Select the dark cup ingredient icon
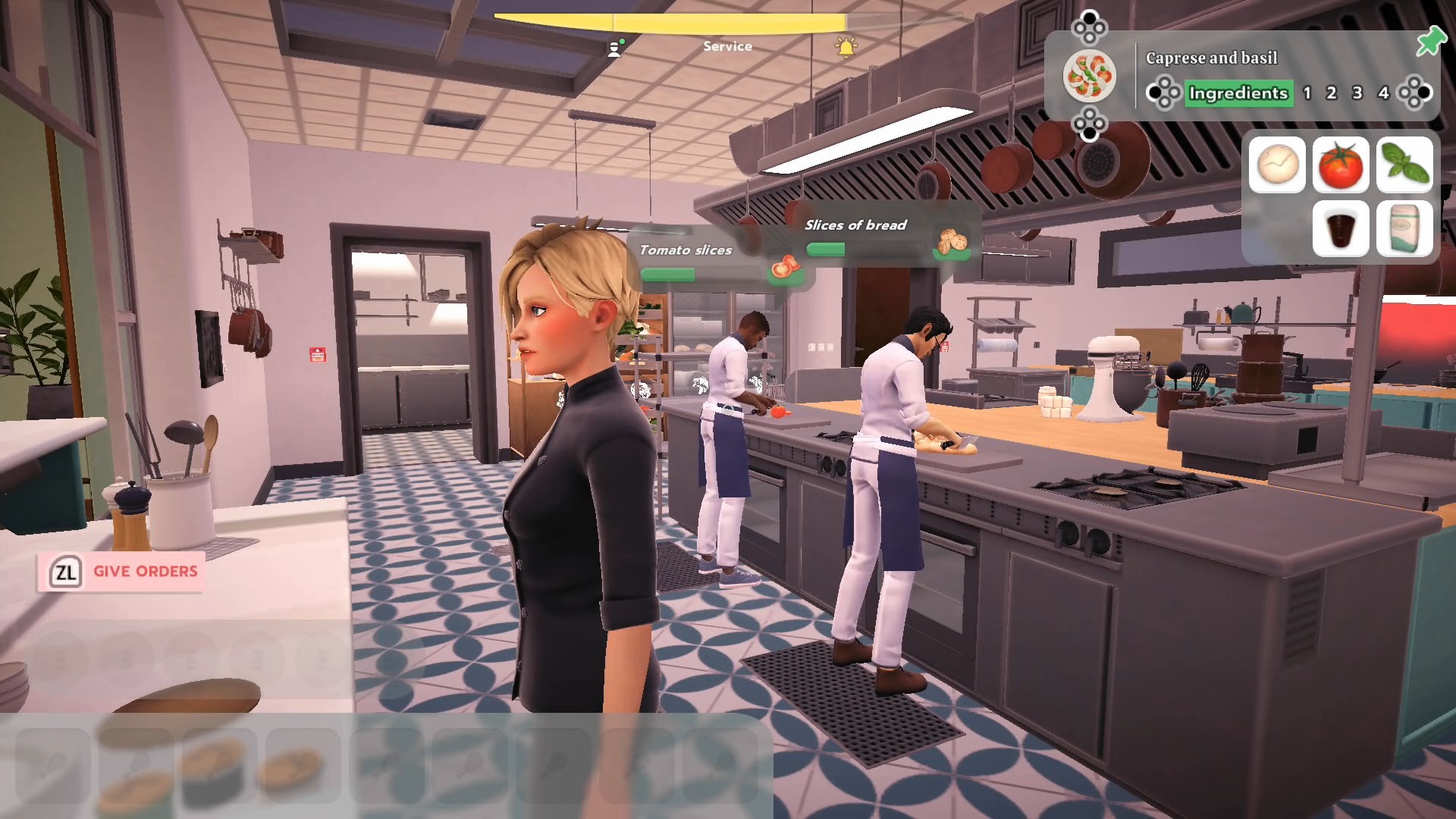 coord(1341,228)
